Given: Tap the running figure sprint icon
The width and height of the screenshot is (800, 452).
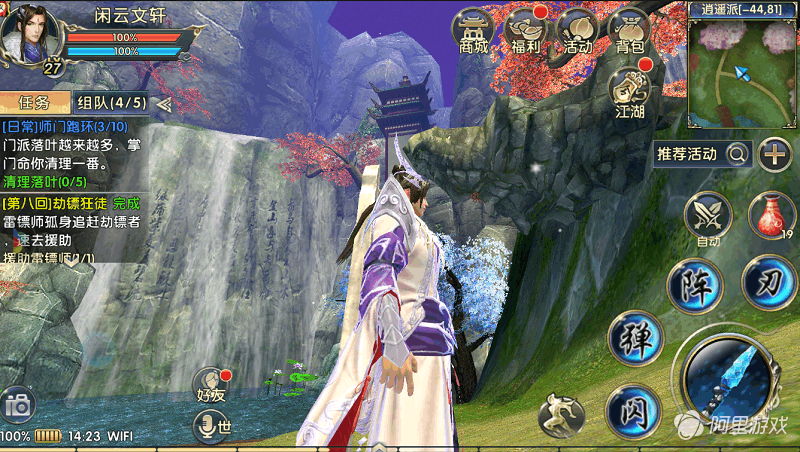Looking at the screenshot, I should point(561,415).
